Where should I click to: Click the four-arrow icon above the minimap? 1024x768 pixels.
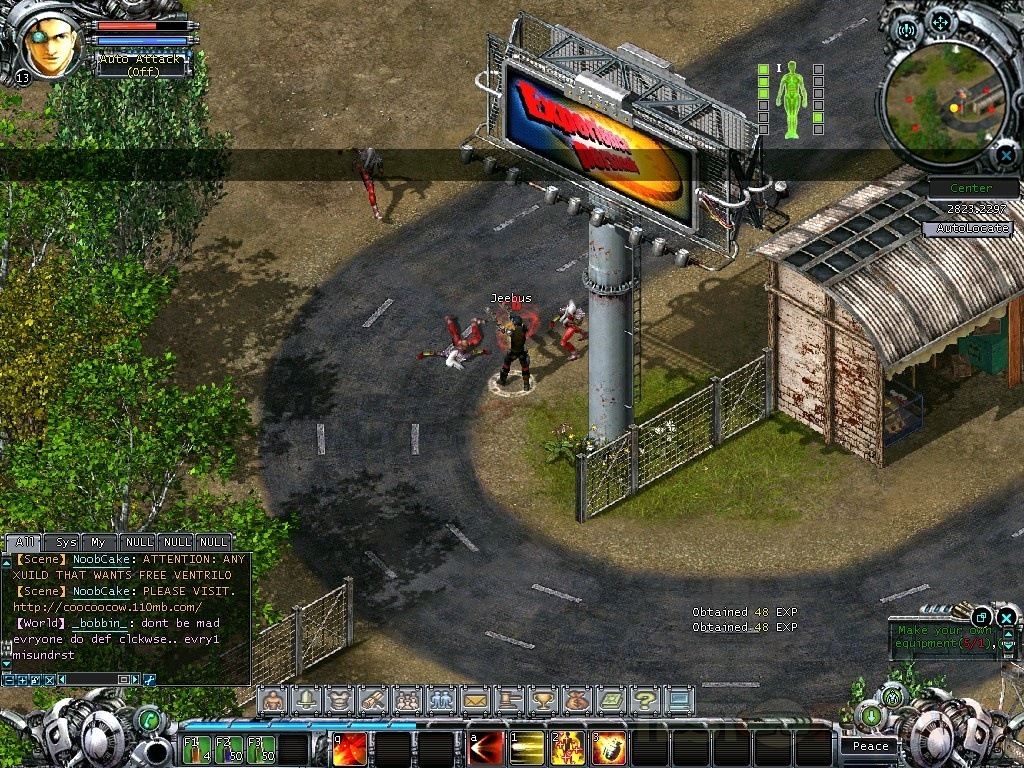click(x=940, y=22)
